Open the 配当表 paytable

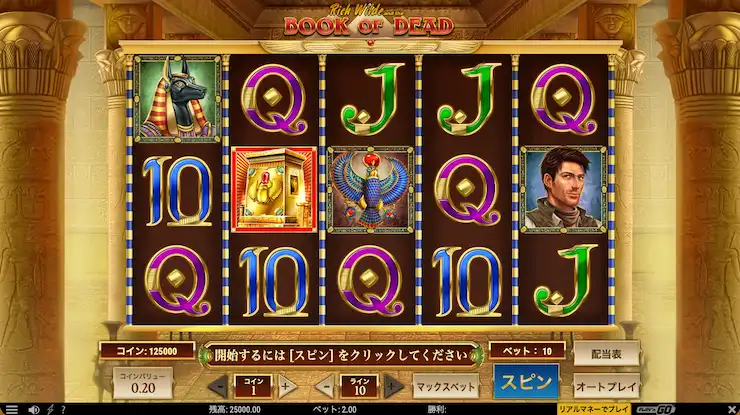pyautogui.click(x=605, y=353)
